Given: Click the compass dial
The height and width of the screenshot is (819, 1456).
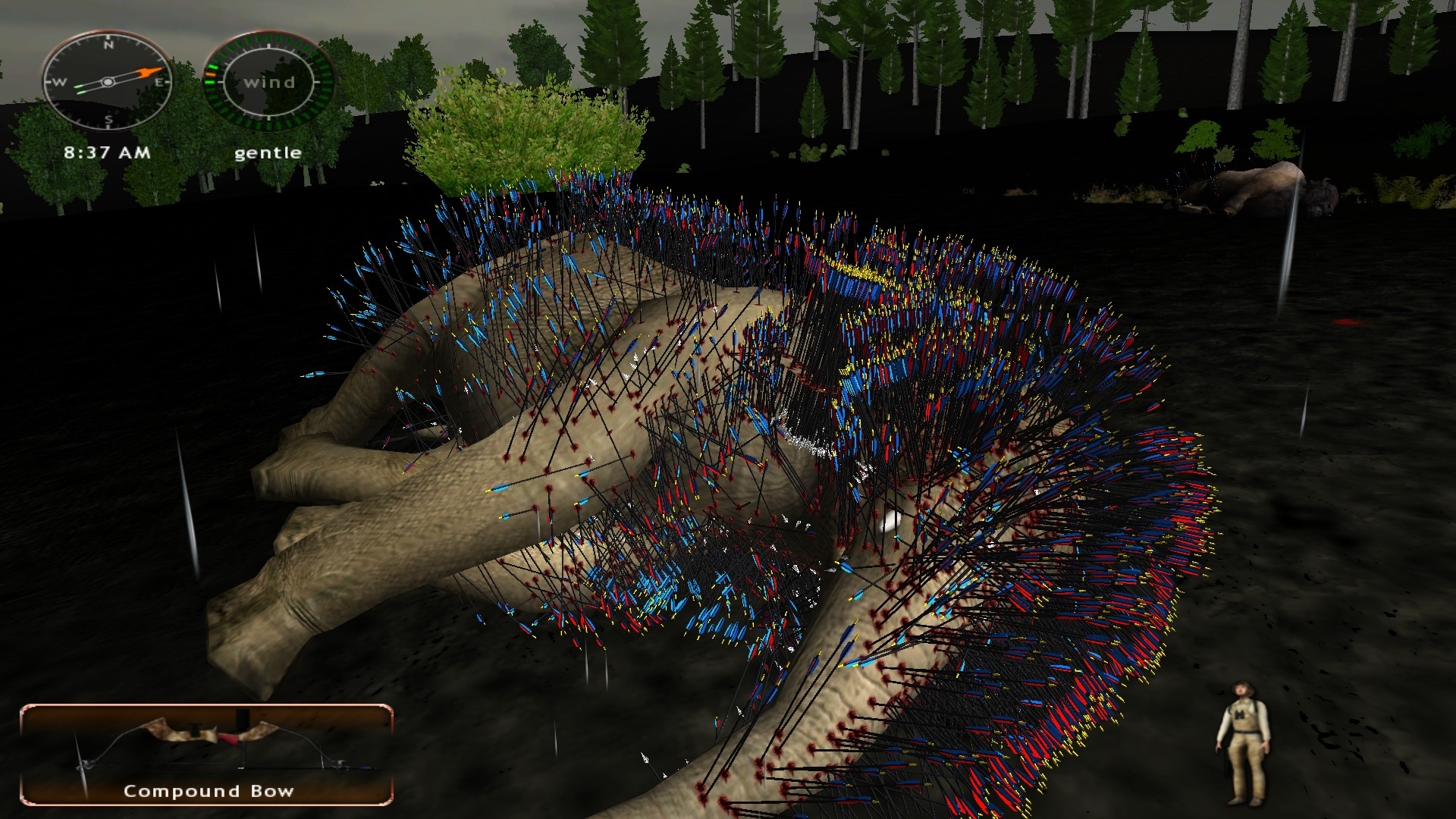Looking at the screenshot, I should [108, 81].
